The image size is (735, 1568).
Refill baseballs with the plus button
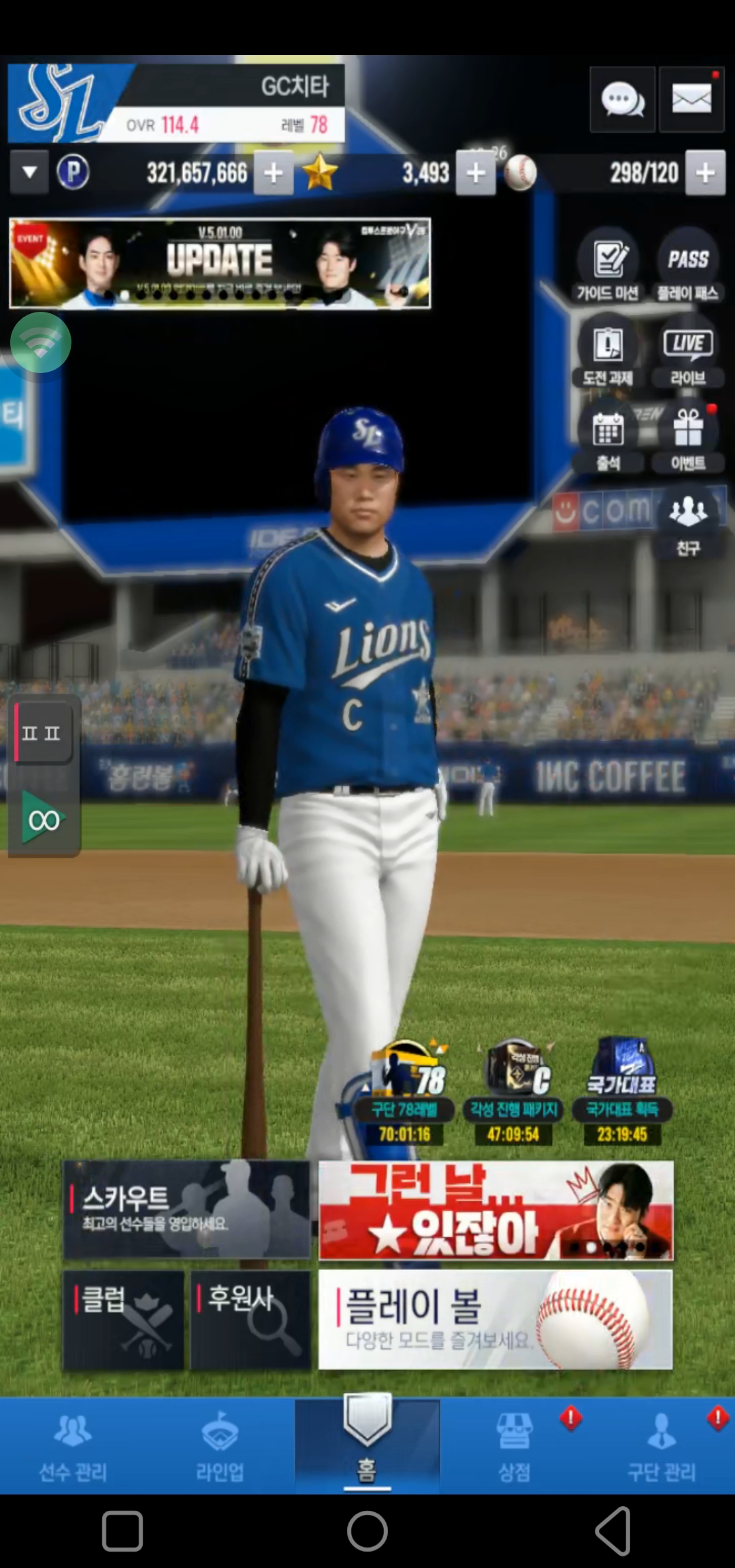[705, 173]
